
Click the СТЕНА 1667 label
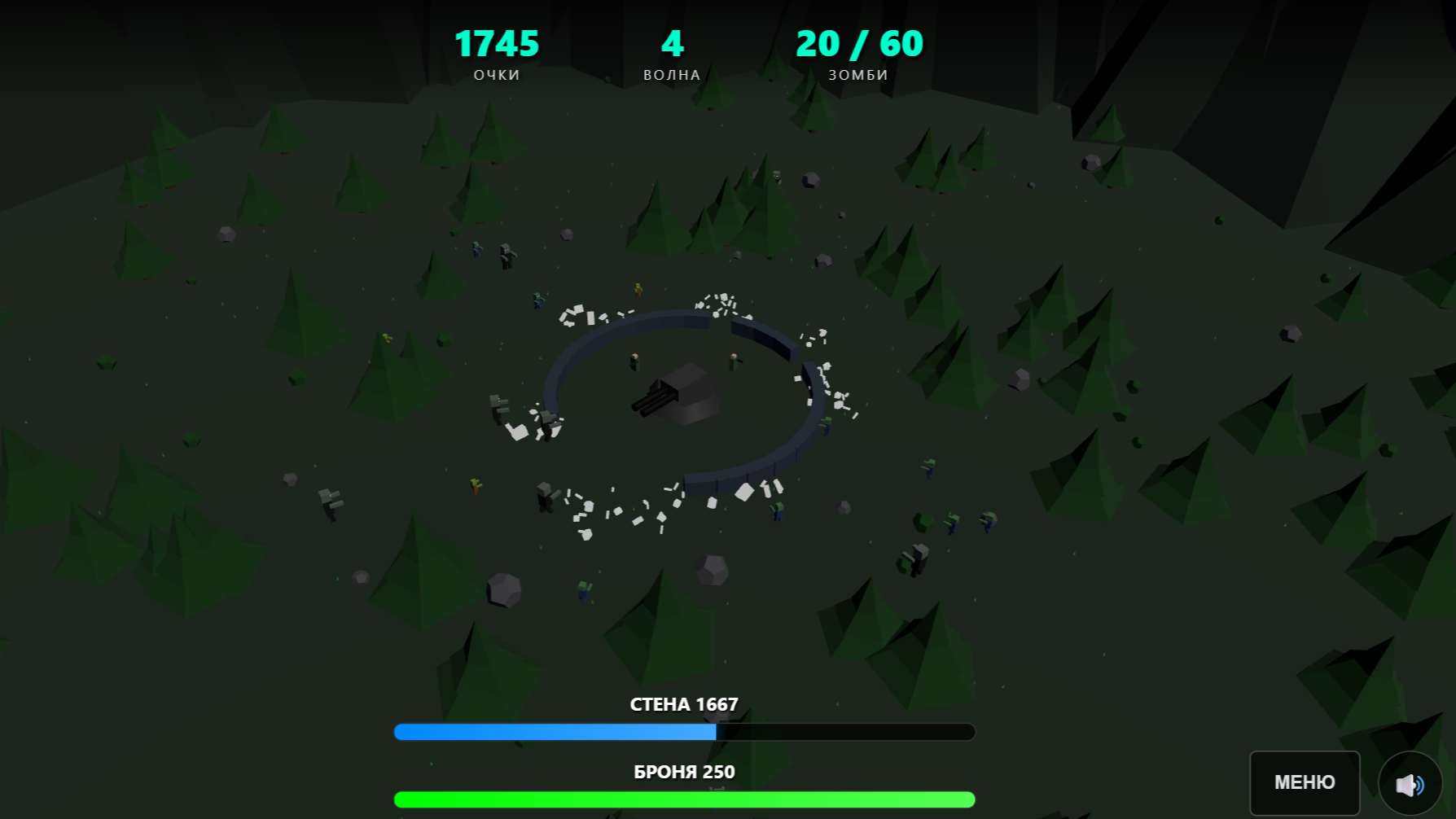pos(683,703)
